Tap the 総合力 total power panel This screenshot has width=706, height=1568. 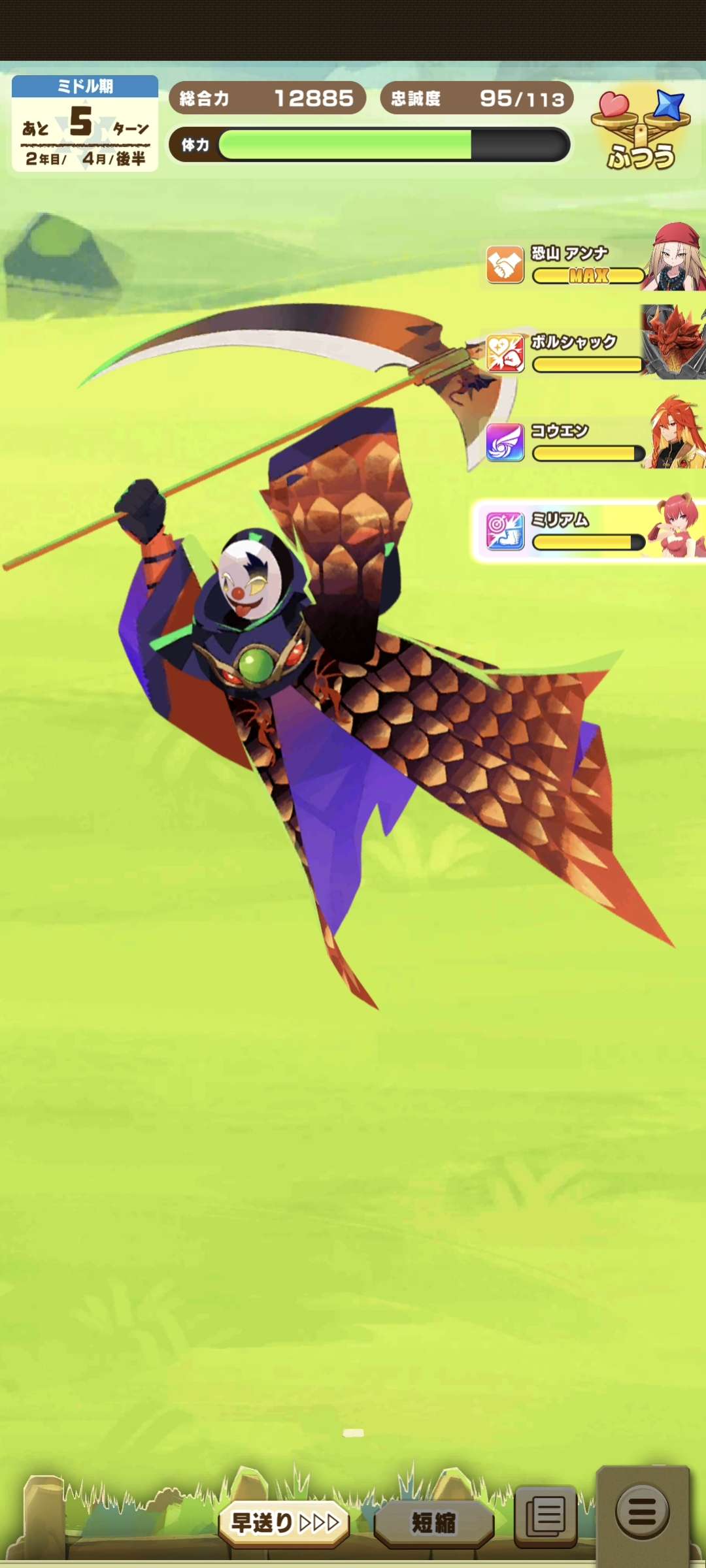(x=267, y=98)
